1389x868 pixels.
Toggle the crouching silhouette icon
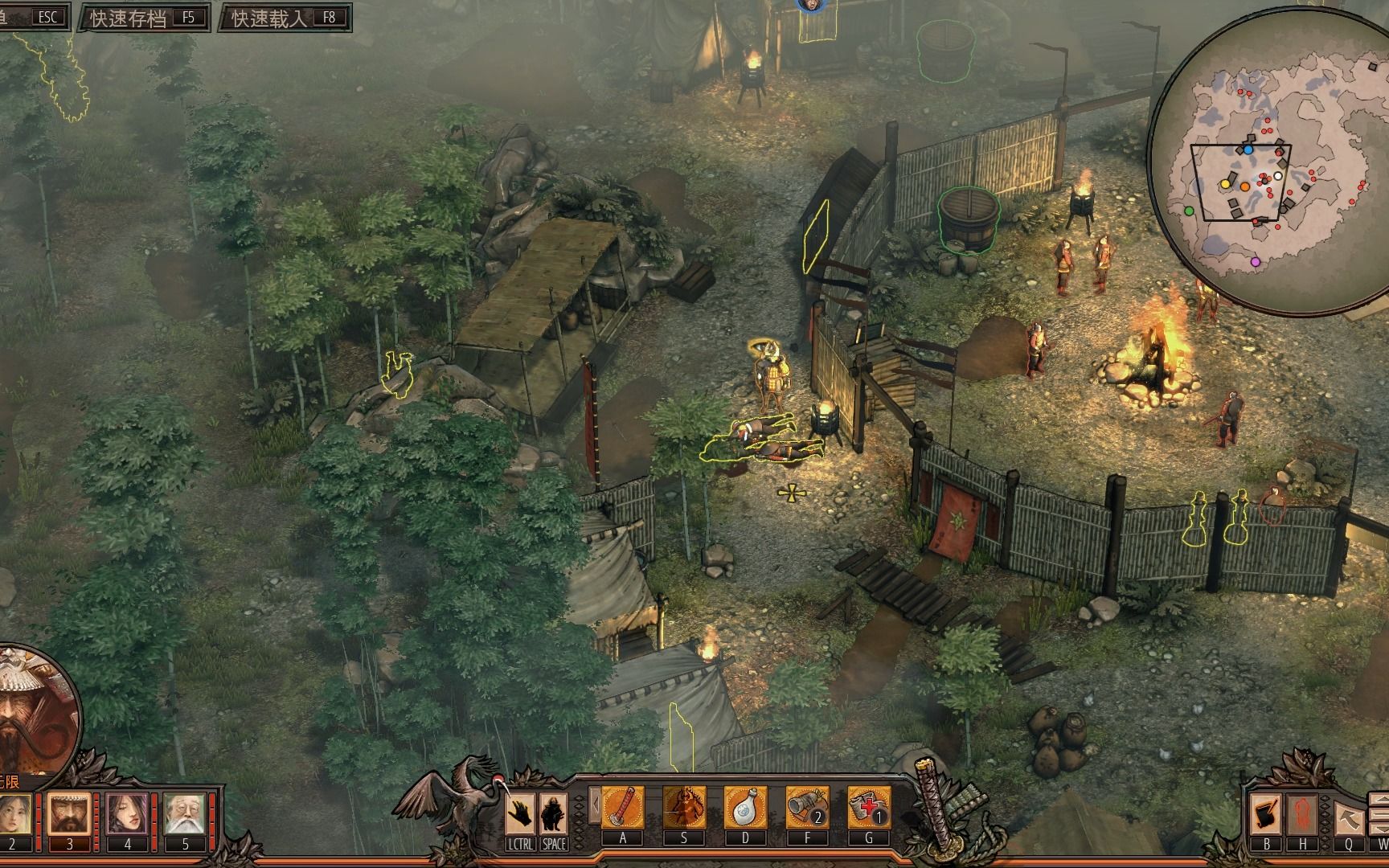[553, 814]
